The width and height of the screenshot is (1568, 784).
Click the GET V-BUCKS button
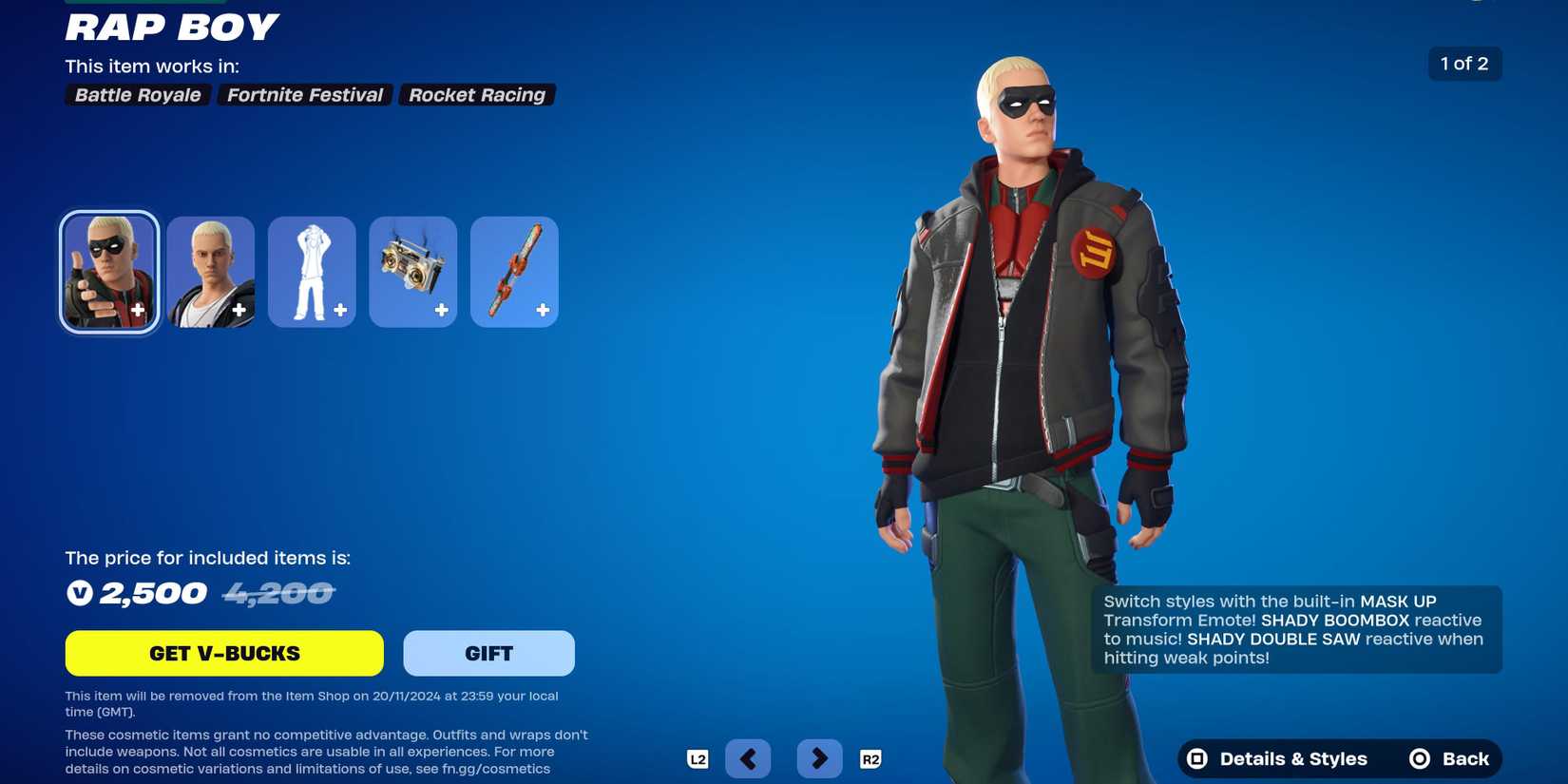tap(223, 653)
